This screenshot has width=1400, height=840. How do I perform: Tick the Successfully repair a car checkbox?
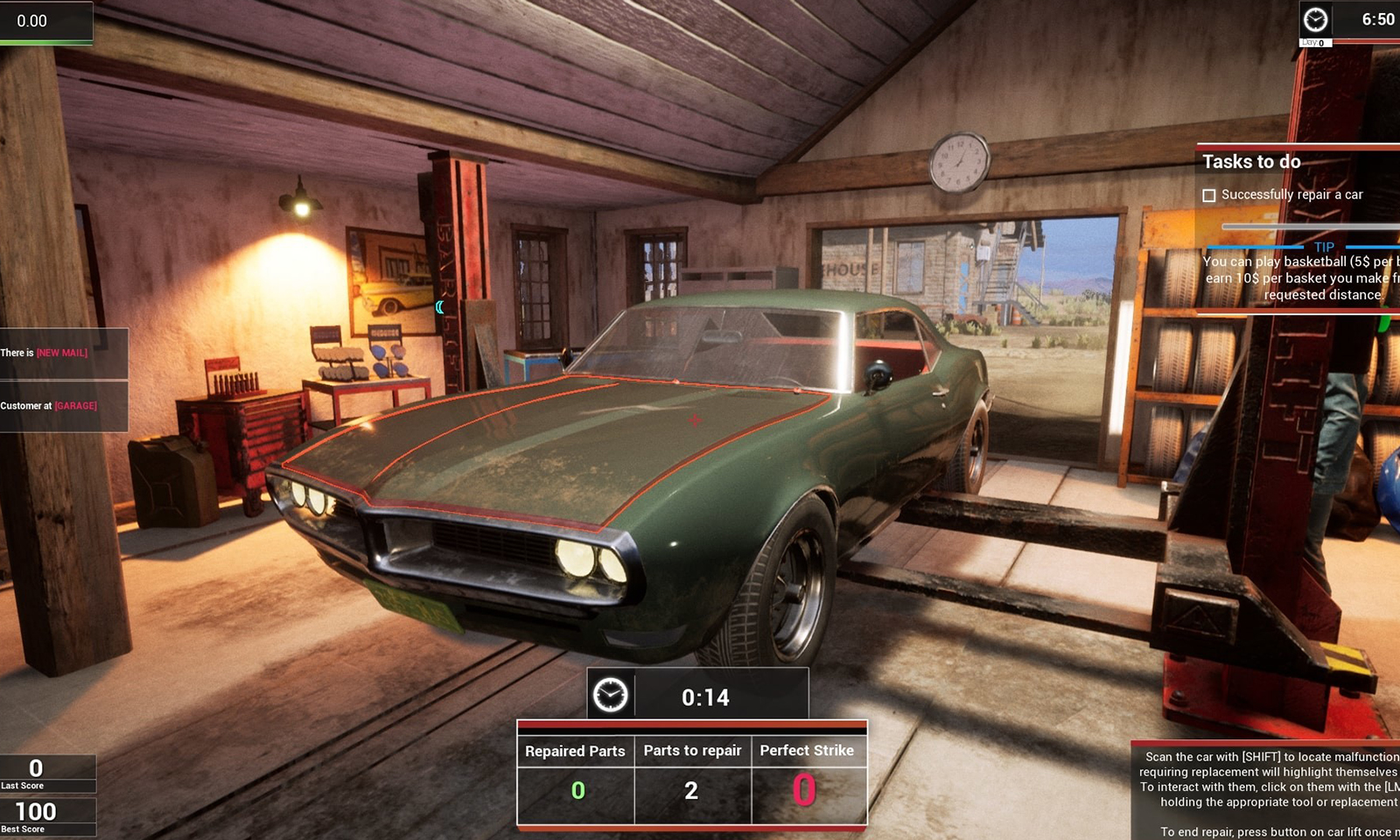coord(1209,195)
